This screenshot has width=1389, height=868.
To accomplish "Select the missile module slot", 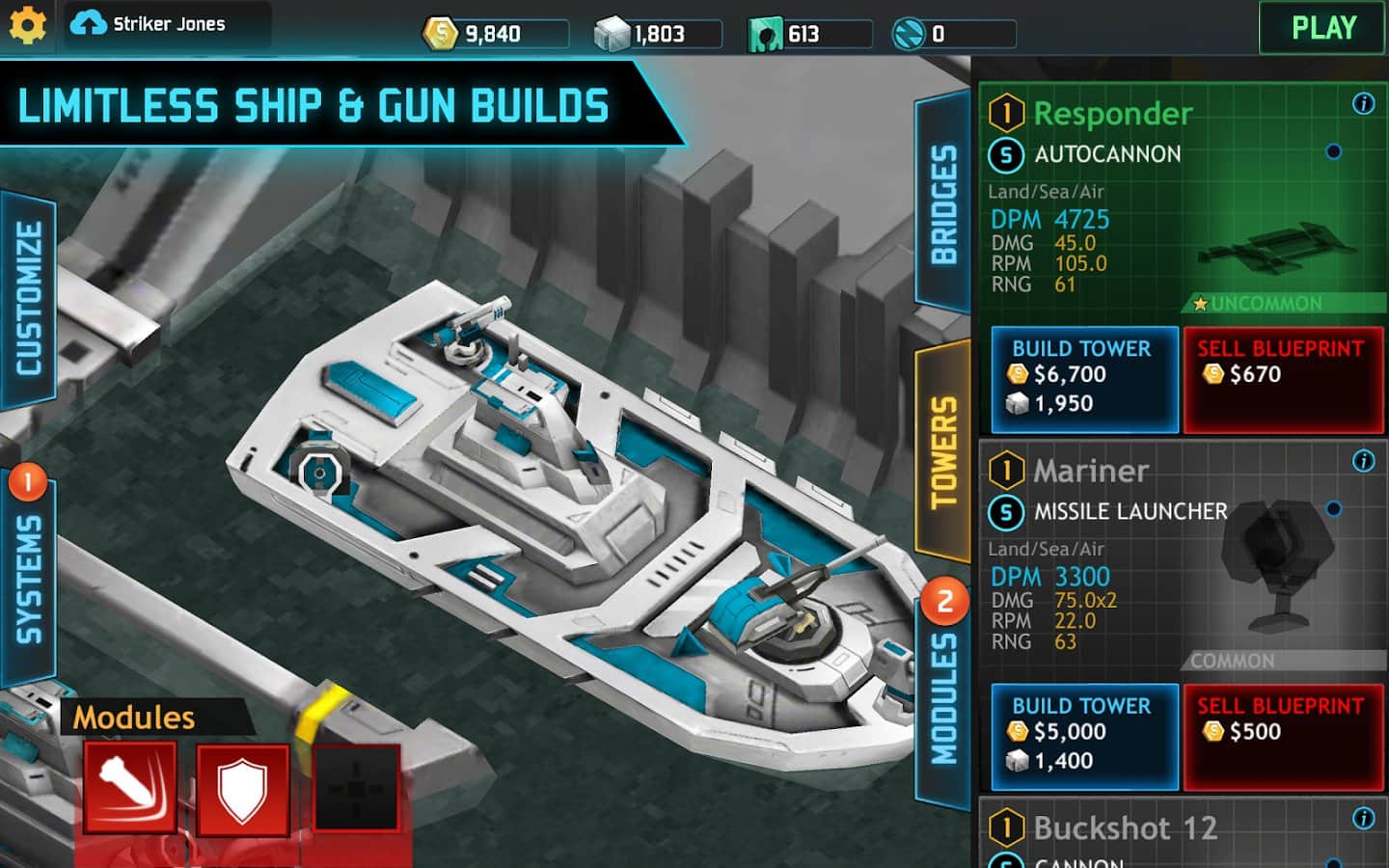I will pos(129,787).
